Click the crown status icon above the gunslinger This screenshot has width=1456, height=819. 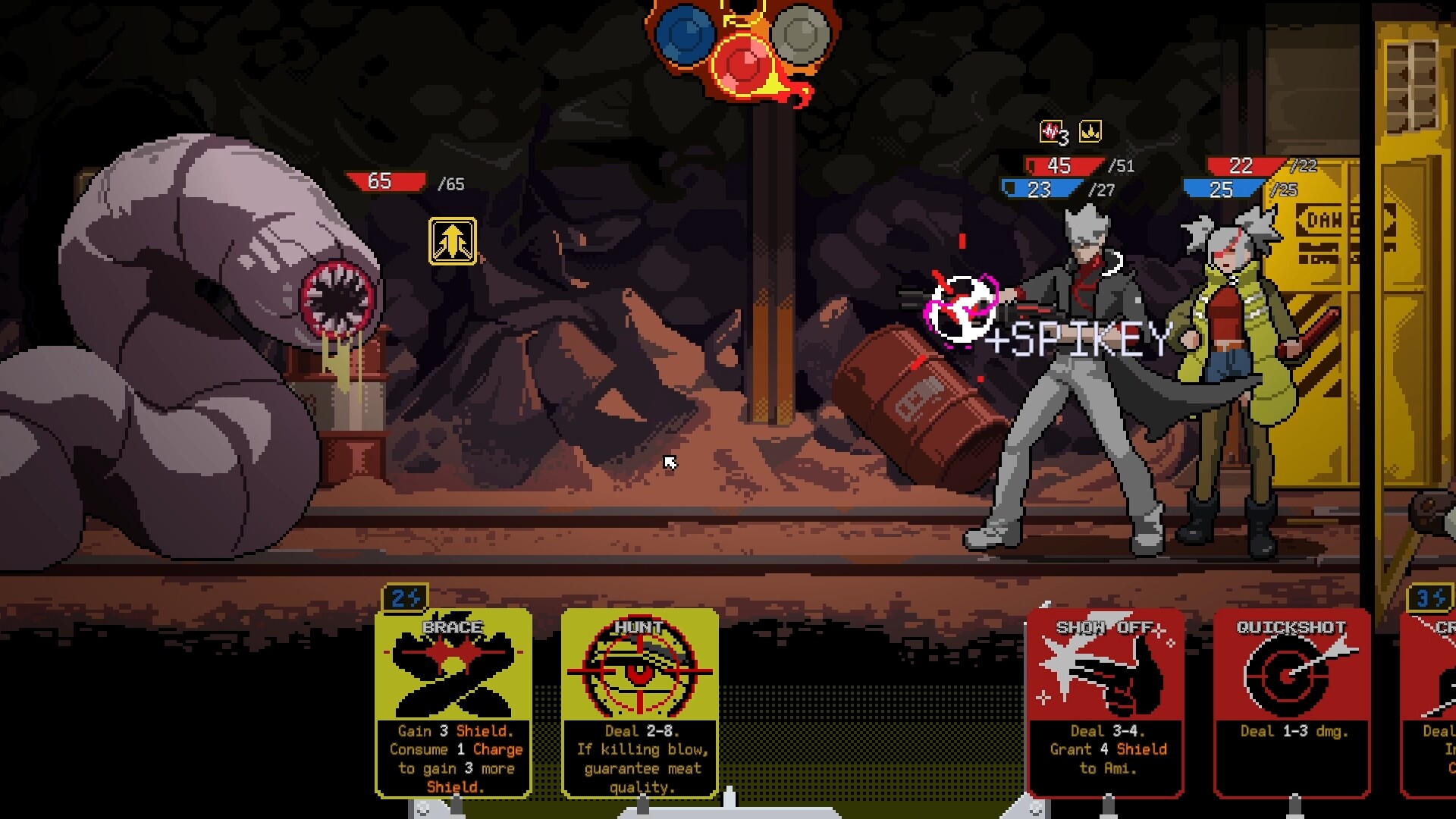coord(1090,131)
